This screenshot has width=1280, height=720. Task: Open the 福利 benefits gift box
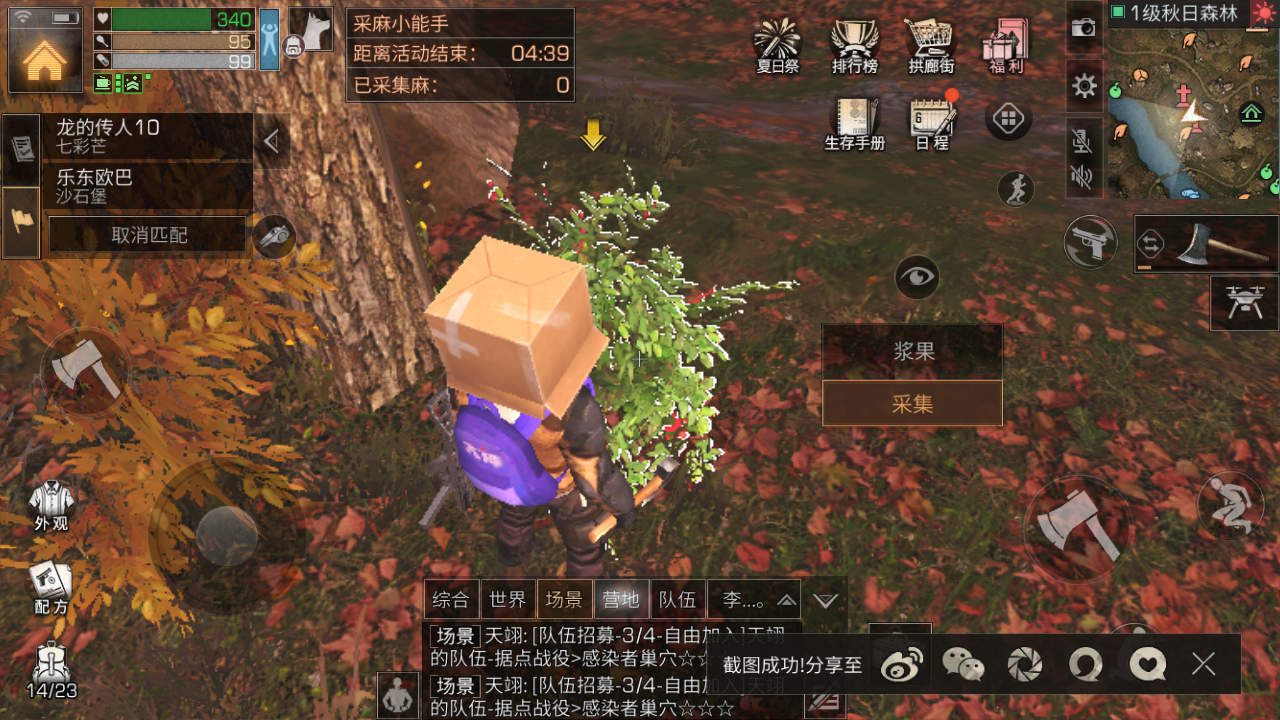1005,45
